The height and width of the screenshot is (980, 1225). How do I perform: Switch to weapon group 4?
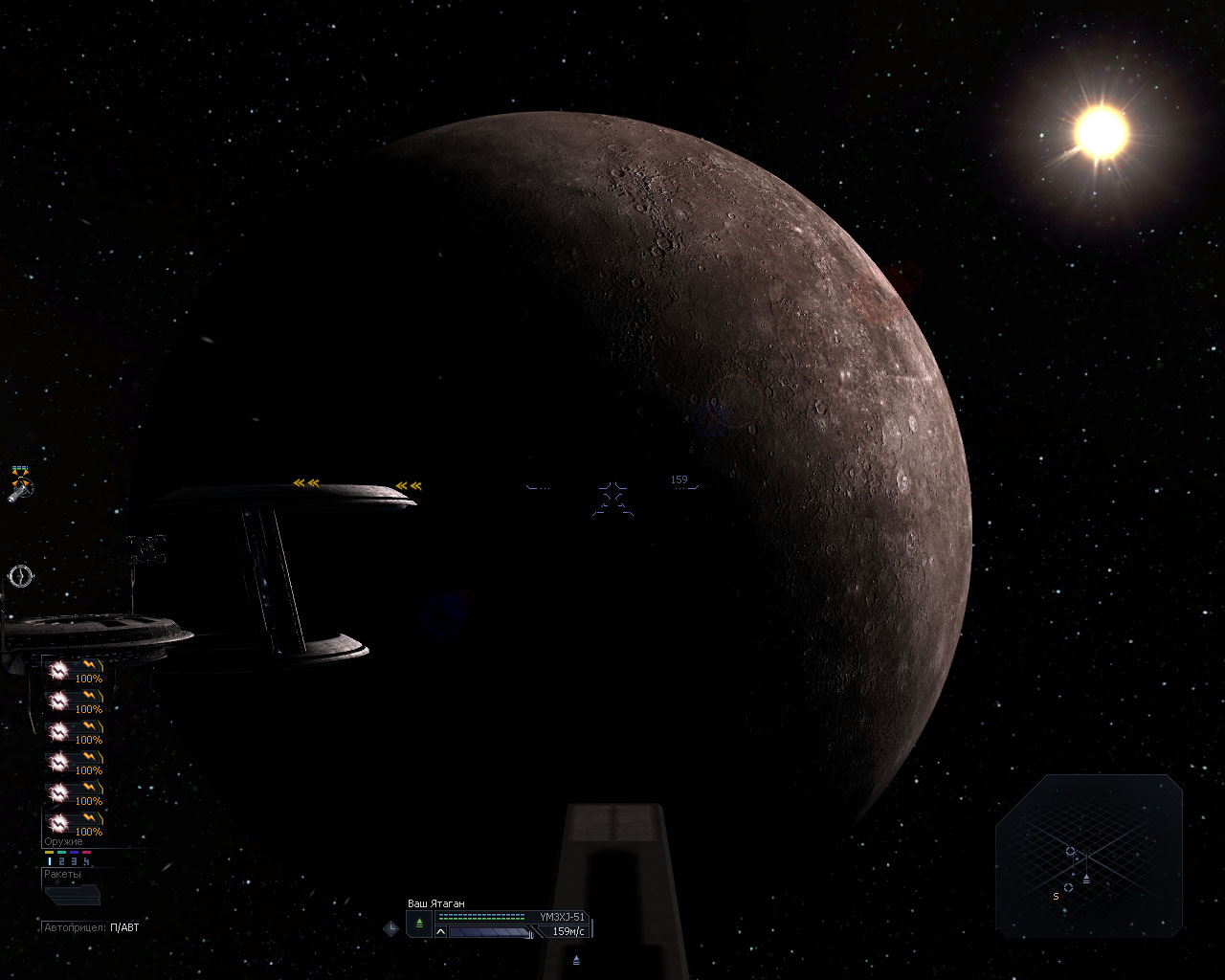[x=87, y=861]
